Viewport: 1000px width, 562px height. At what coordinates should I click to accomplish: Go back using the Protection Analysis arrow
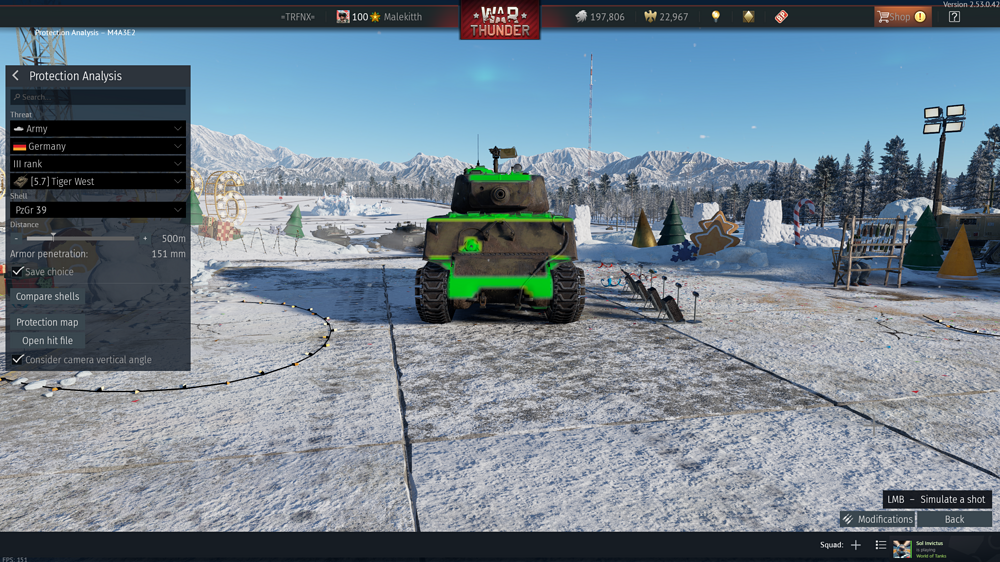click(16, 76)
